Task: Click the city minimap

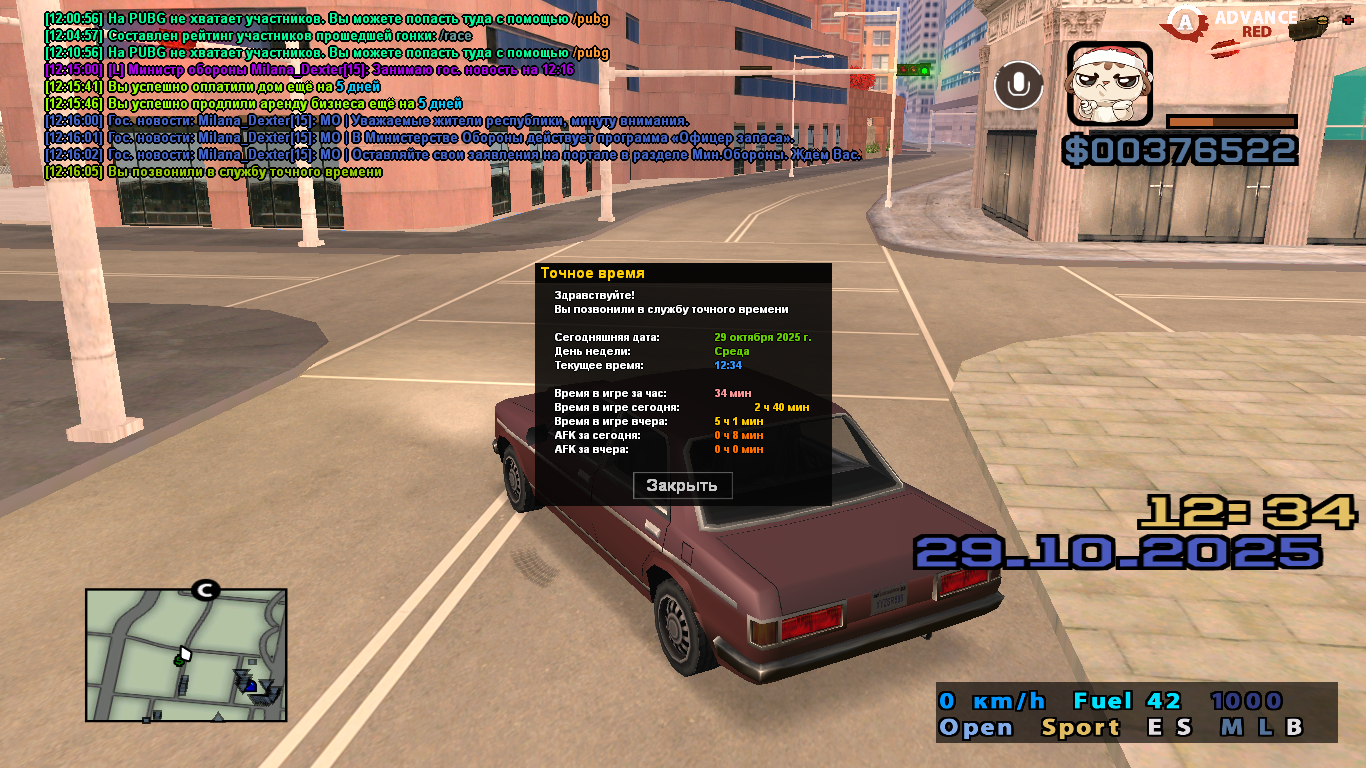Action: click(x=186, y=654)
